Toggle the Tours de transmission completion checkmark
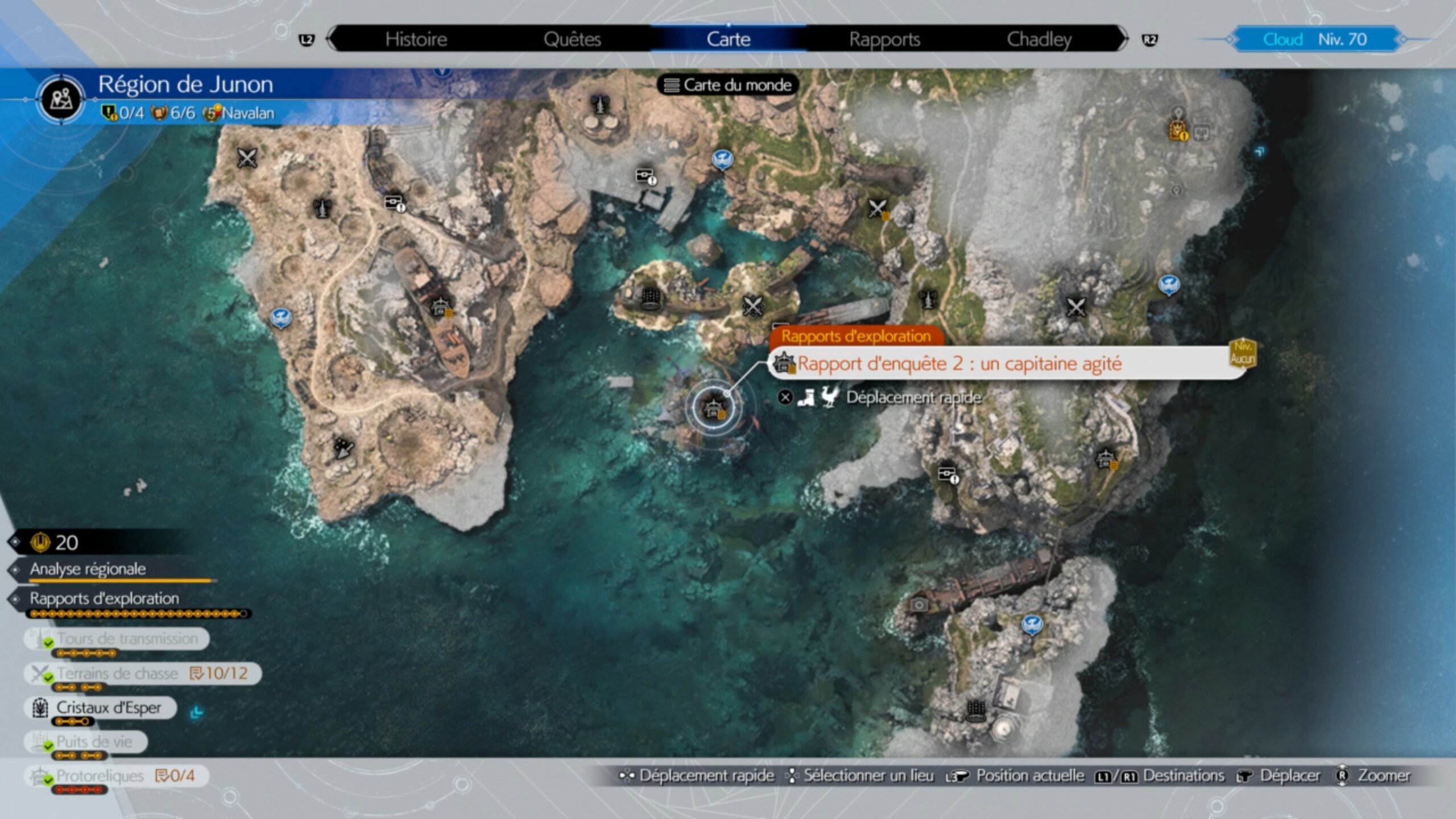 pos(48,641)
